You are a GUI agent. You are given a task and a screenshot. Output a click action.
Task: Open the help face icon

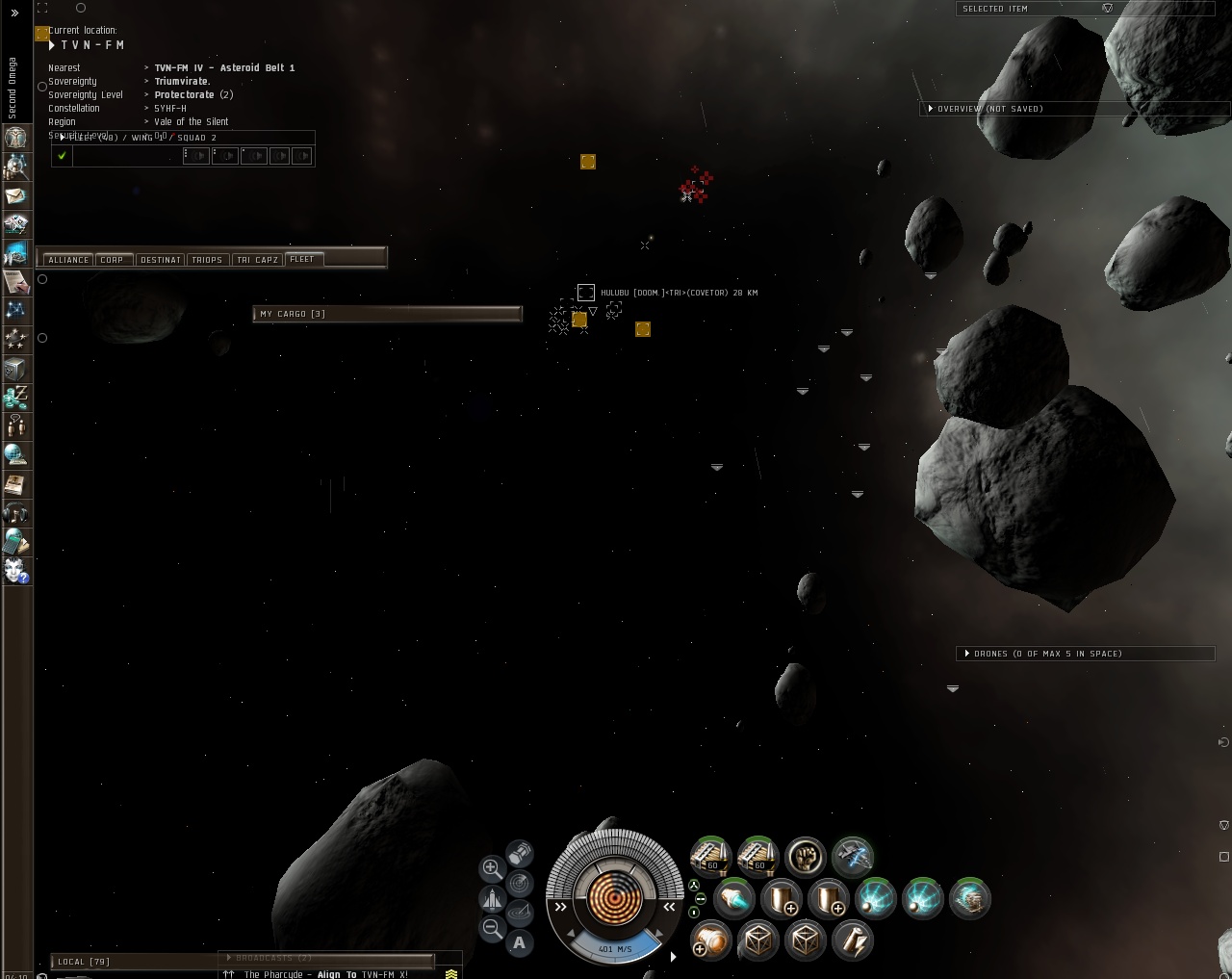(15, 571)
